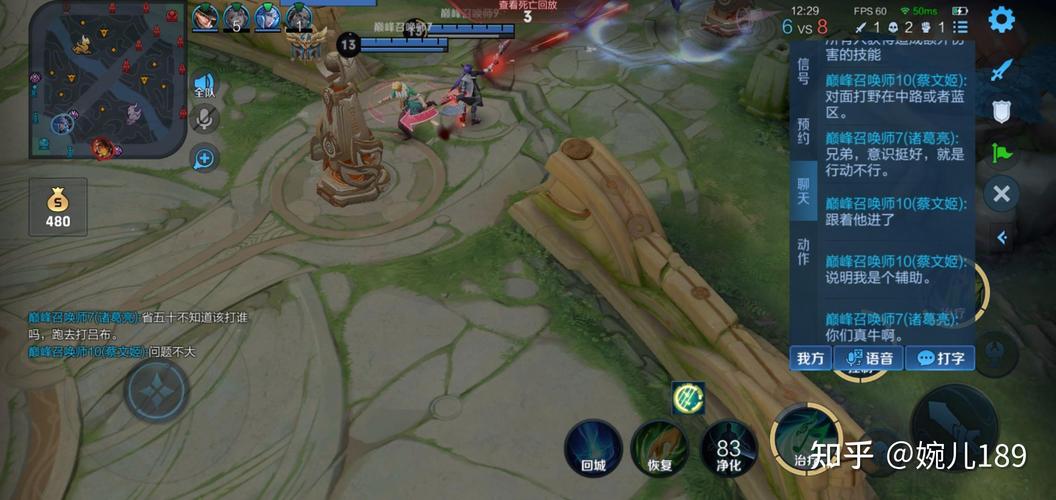The height and width of the screenshot is (500, 1056).
Task: Switch to the 信号 signal tab
Action: (803, 70)
